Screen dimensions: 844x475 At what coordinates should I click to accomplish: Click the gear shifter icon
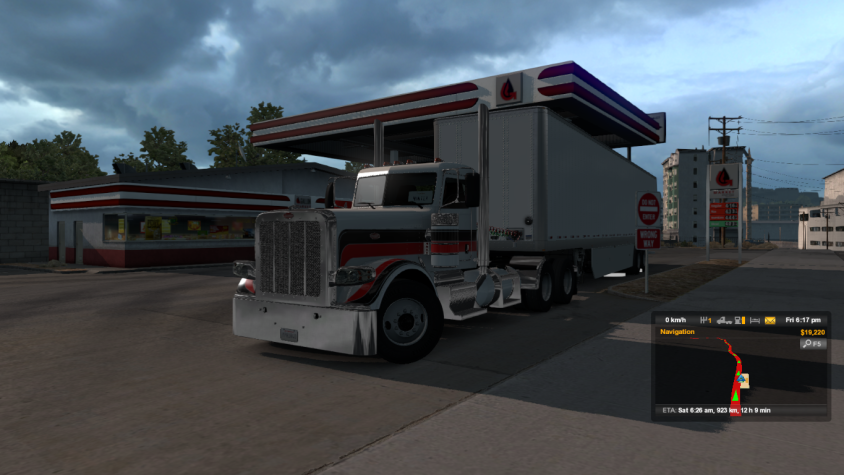tap(706, 320)
